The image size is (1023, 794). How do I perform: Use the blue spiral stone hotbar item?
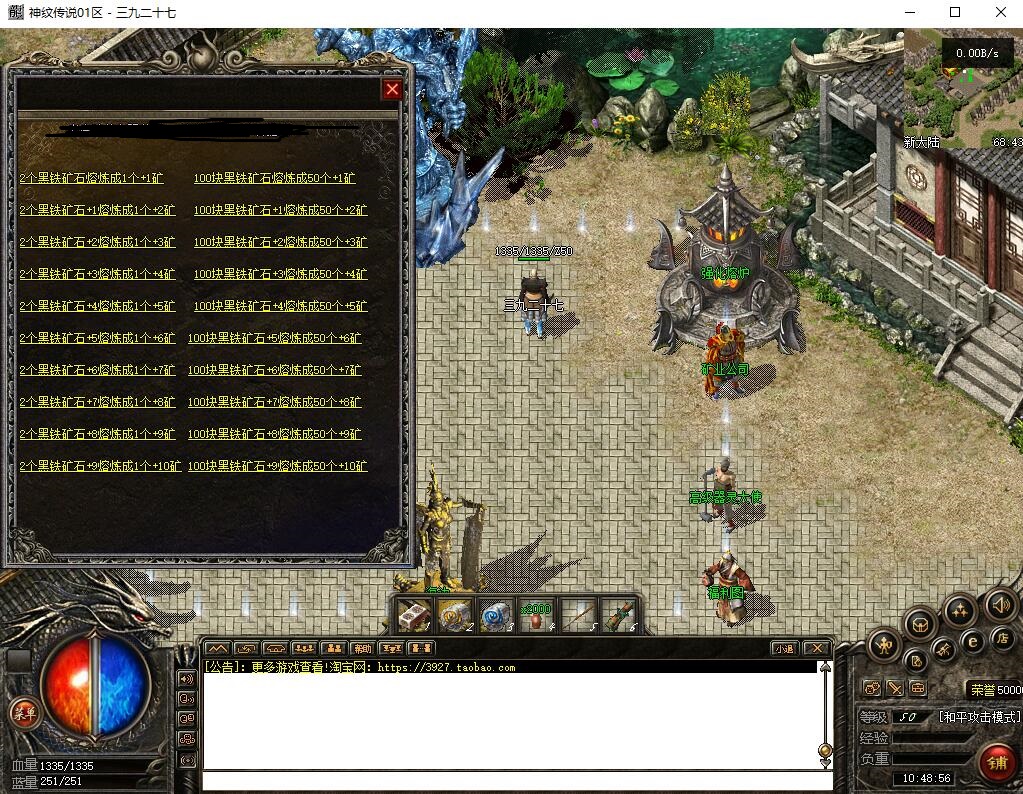click(x=496, y=616)
